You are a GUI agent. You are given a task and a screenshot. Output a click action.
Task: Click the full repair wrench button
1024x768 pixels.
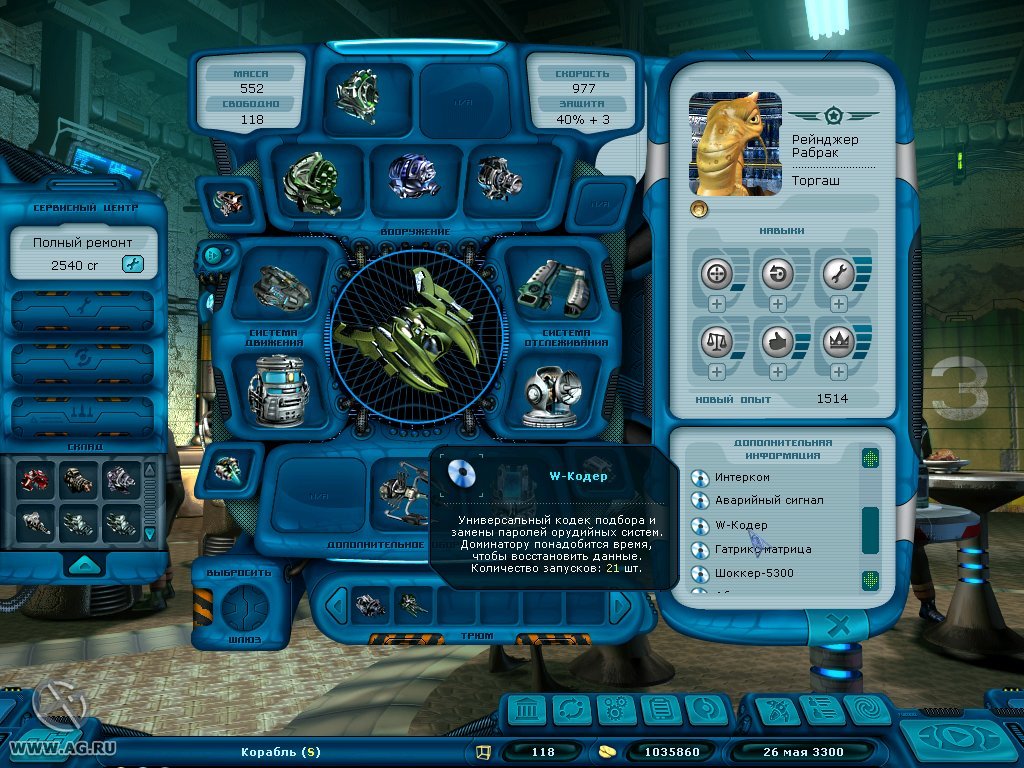(132, 264)
